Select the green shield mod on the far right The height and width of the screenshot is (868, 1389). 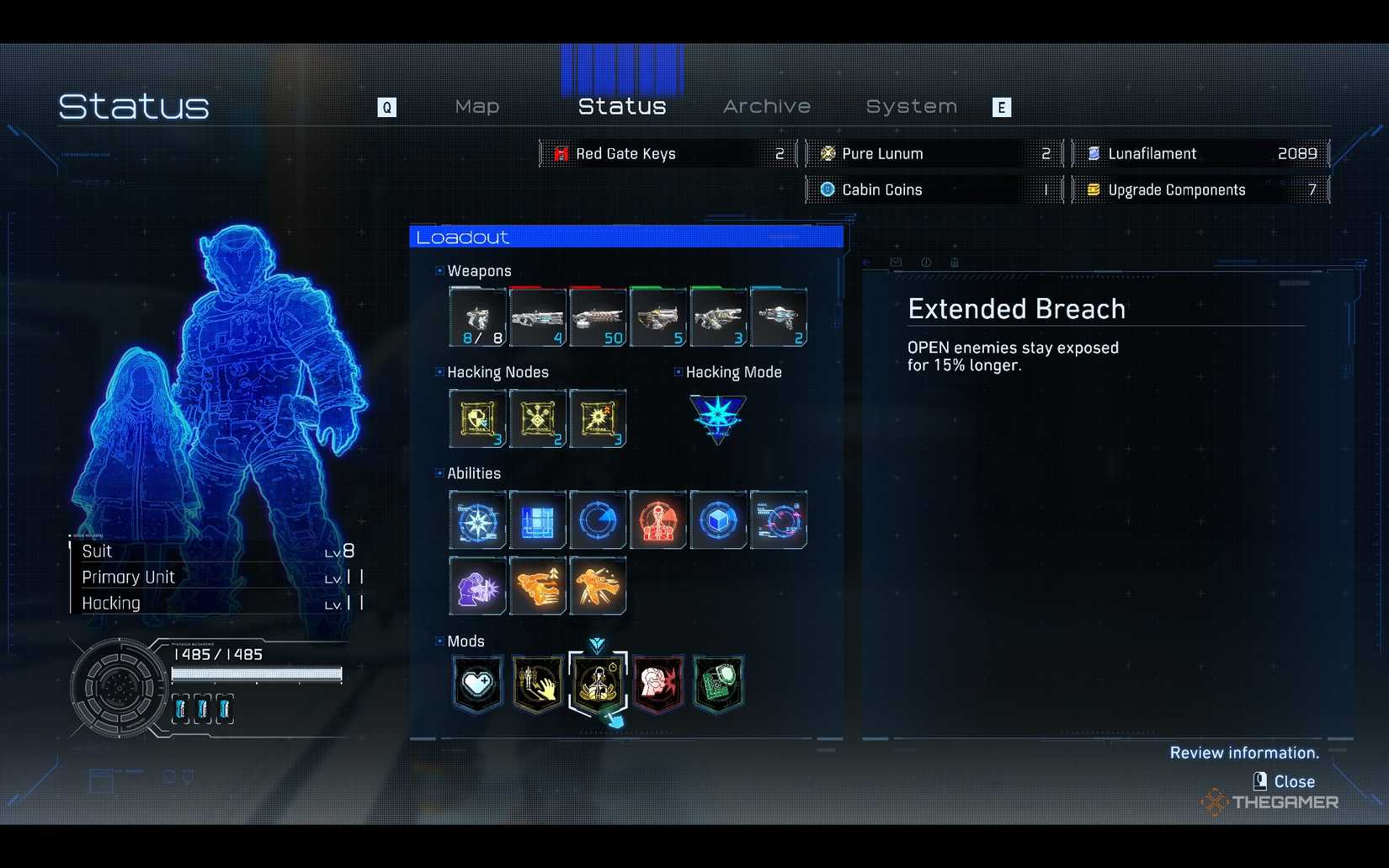pos(718,684)
